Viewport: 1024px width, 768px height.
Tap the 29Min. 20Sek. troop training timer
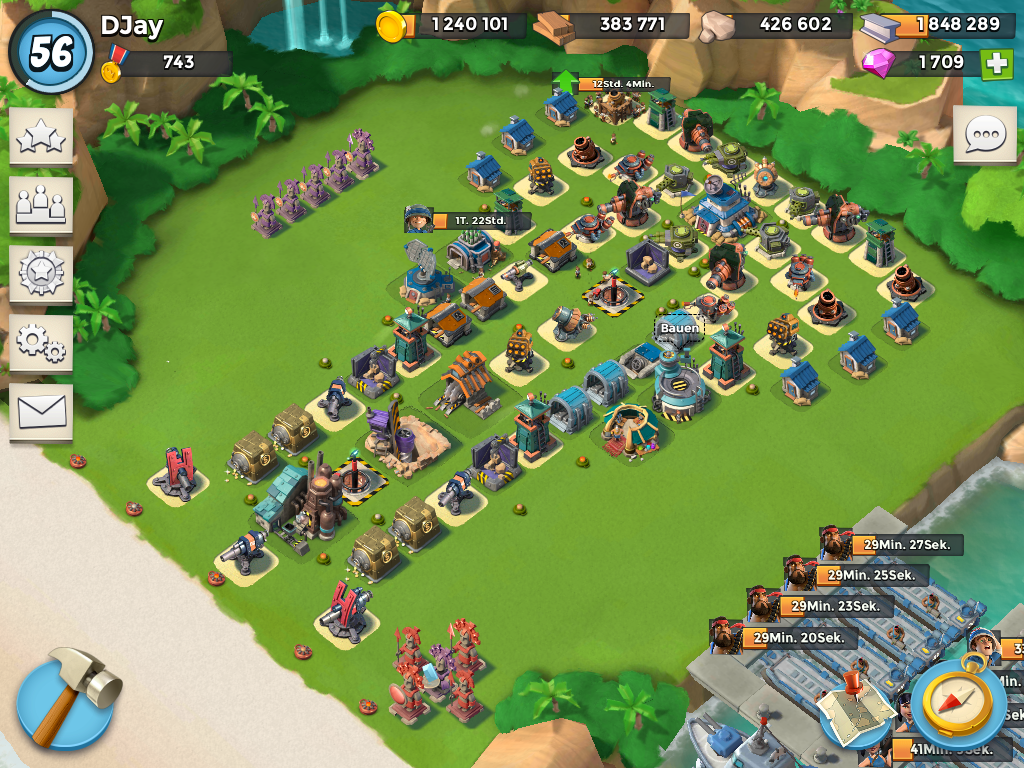[798, 637]
